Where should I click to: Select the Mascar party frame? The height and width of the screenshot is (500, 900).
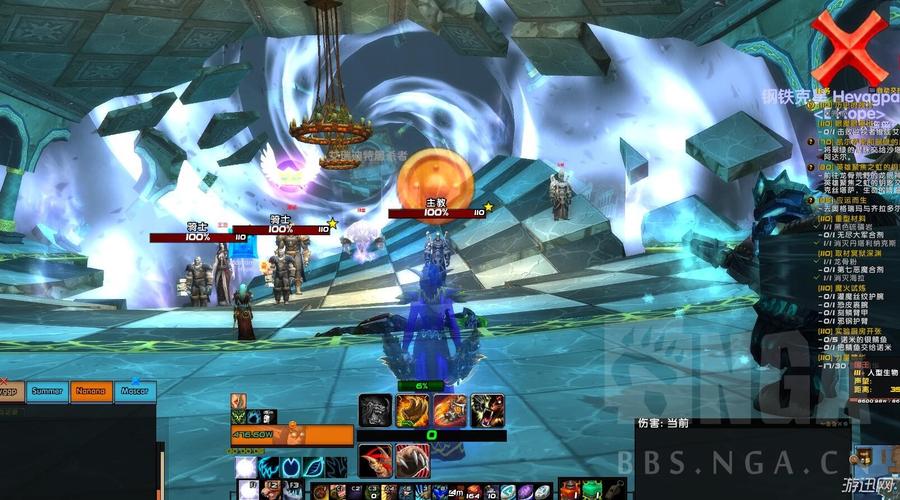135,392
